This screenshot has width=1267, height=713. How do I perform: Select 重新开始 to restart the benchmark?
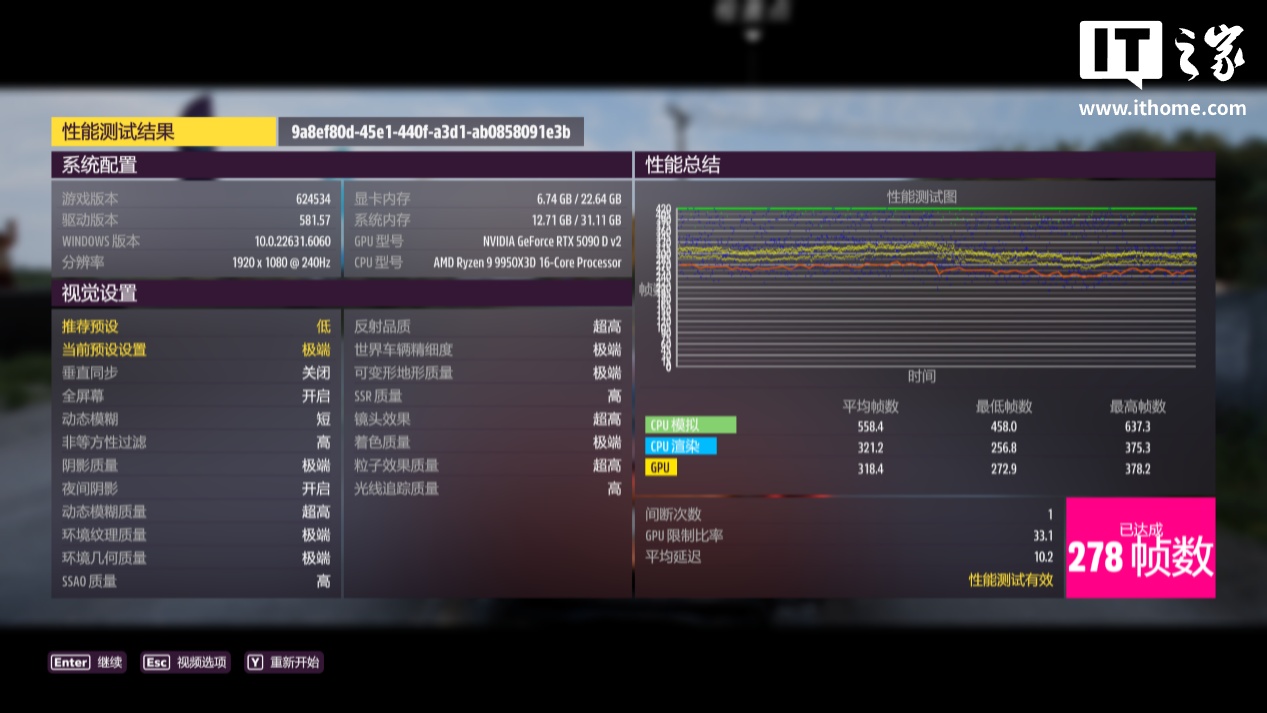click(284, 662)
